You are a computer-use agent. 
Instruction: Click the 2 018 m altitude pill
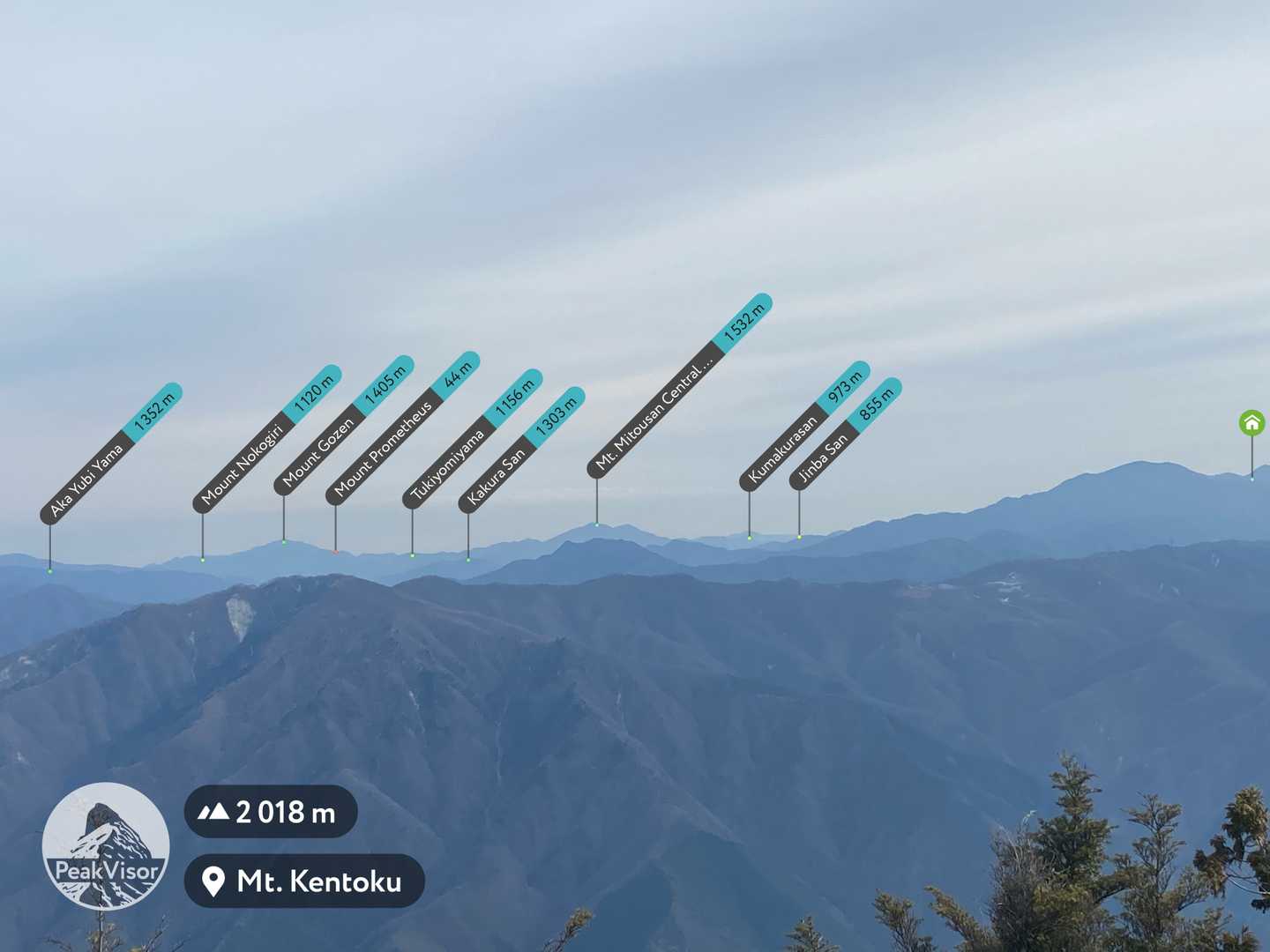coord(271,812)
